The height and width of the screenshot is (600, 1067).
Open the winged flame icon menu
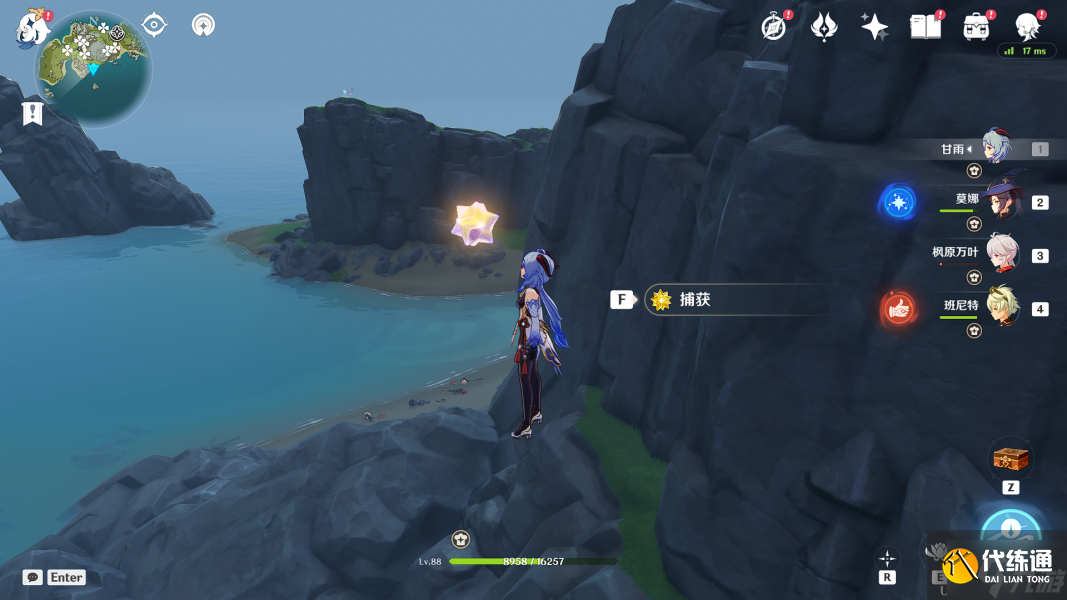824,27
